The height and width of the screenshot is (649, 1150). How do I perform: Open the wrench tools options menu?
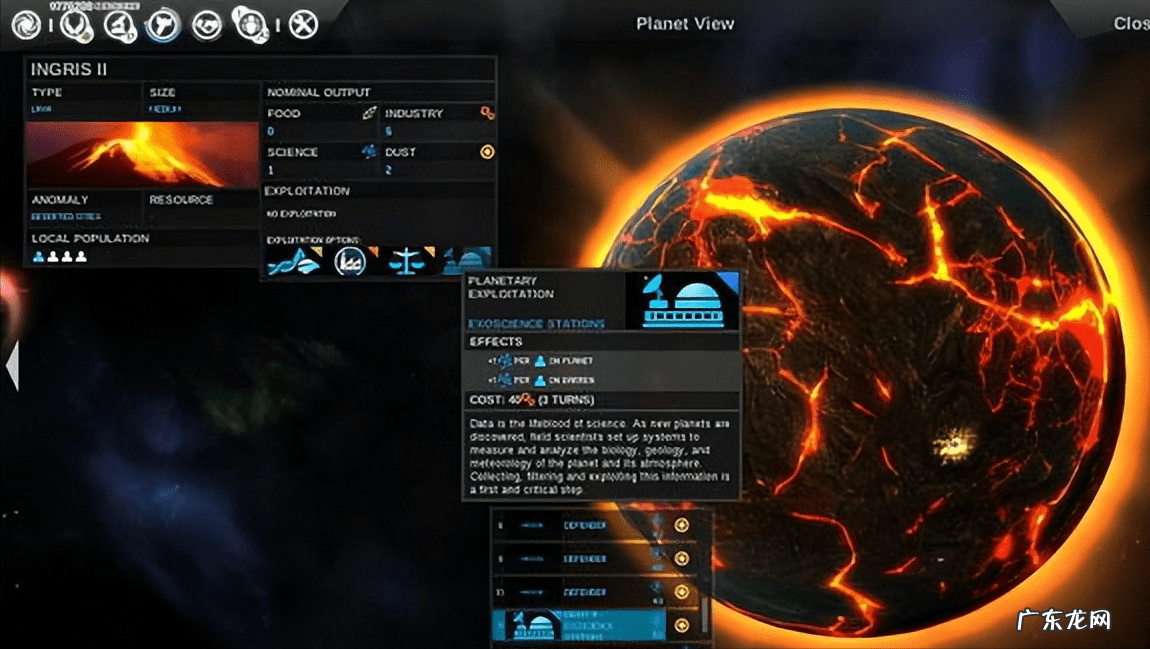[303, 24]
